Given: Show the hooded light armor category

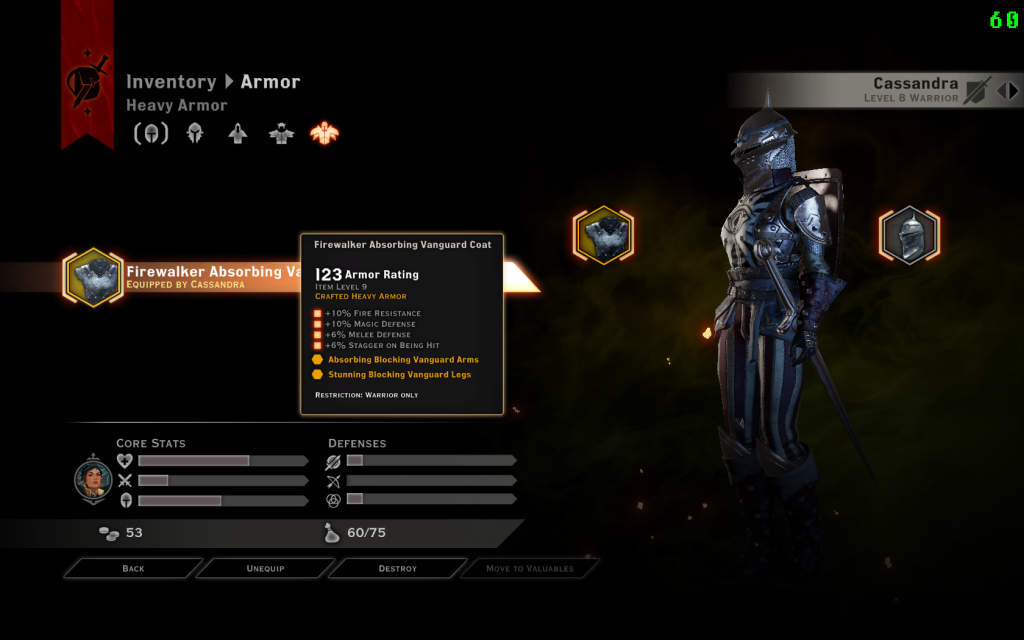Looking at the screenshot, I should click(x=238, y=133).
